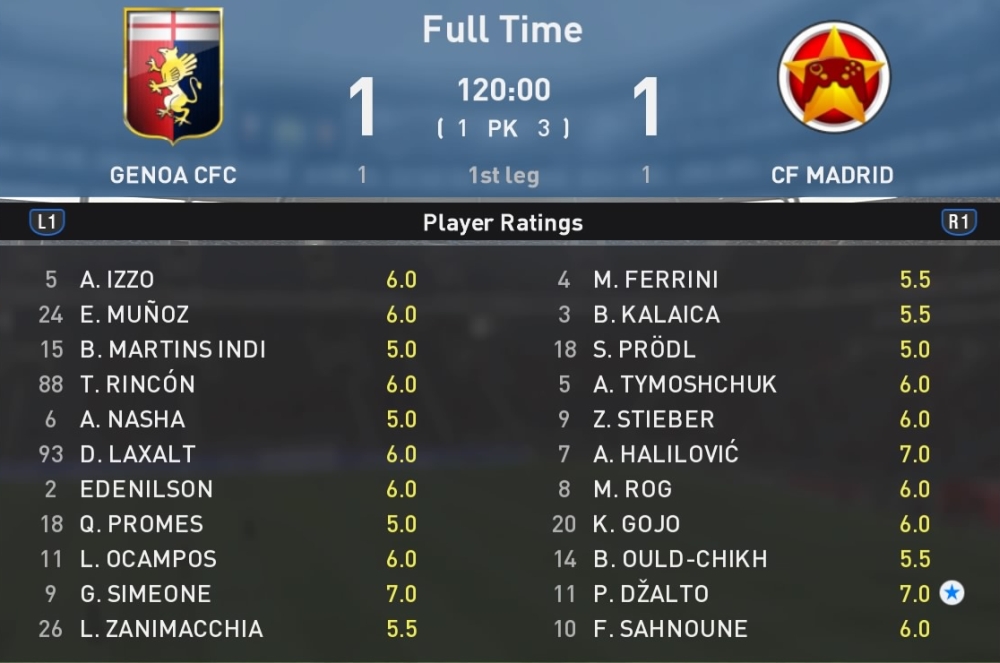
Task: Click the Player Ratings header tab
Action: [502, 223]
